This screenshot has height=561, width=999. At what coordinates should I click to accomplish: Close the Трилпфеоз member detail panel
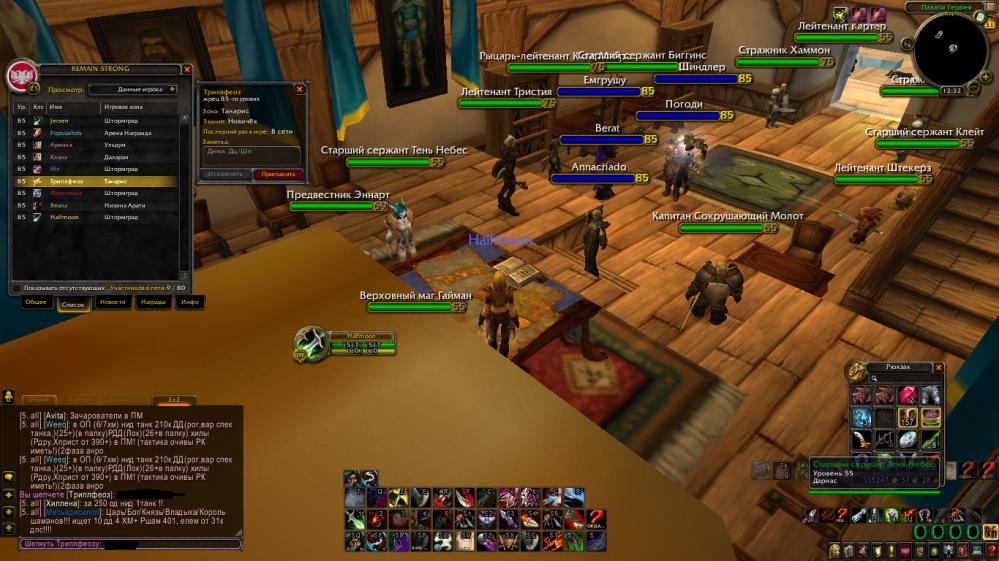point(299,89)
